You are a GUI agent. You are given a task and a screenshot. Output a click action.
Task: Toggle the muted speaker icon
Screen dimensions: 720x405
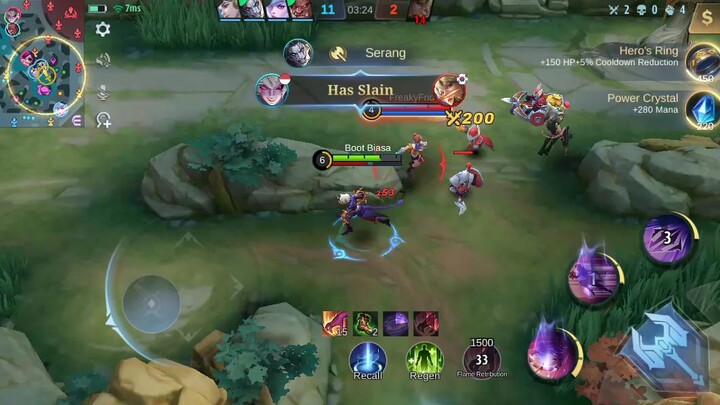tap(103, 60)
